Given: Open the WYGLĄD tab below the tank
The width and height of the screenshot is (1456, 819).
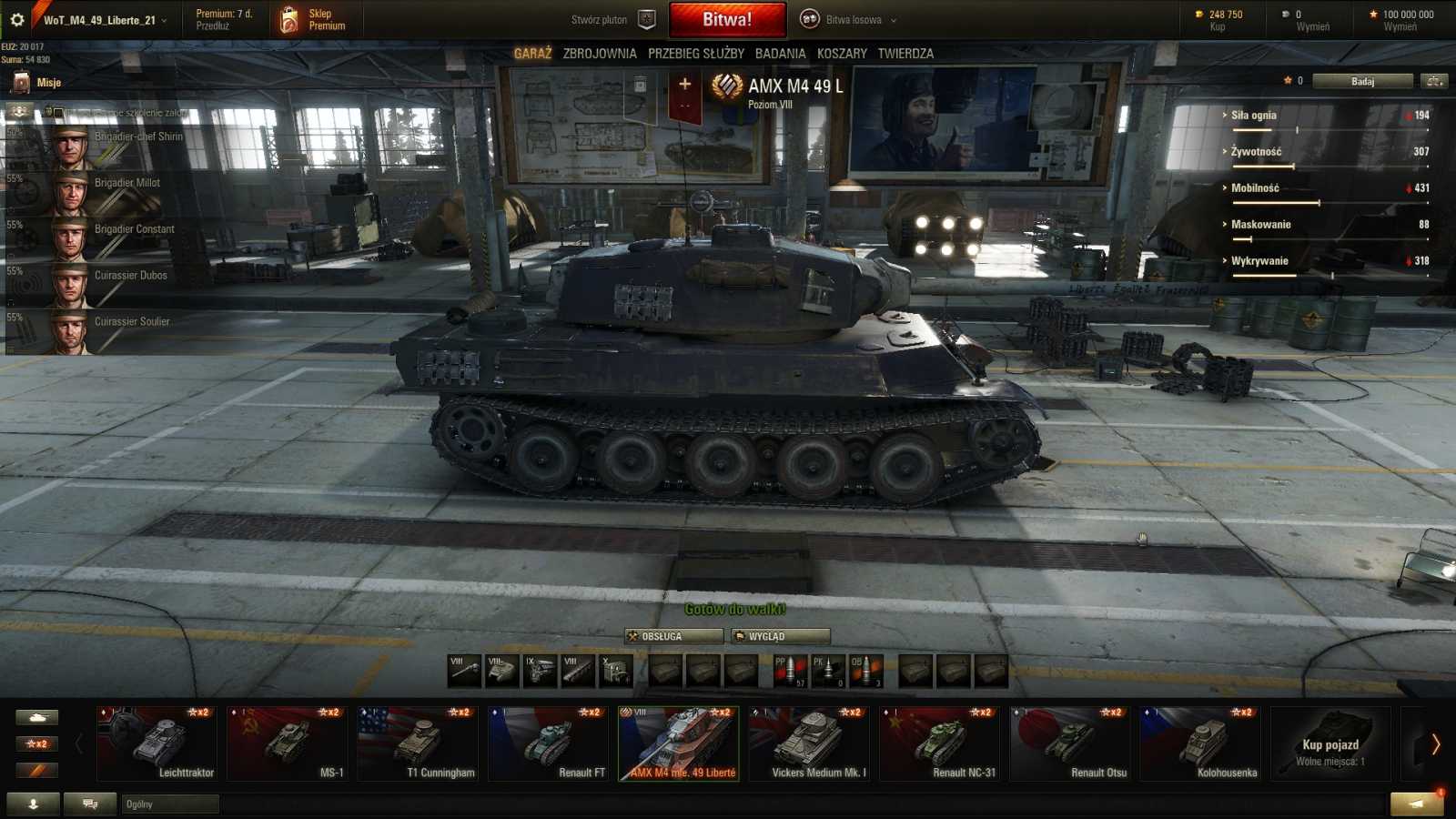Looking at the screenshot, I should click(x=779, y=636).
